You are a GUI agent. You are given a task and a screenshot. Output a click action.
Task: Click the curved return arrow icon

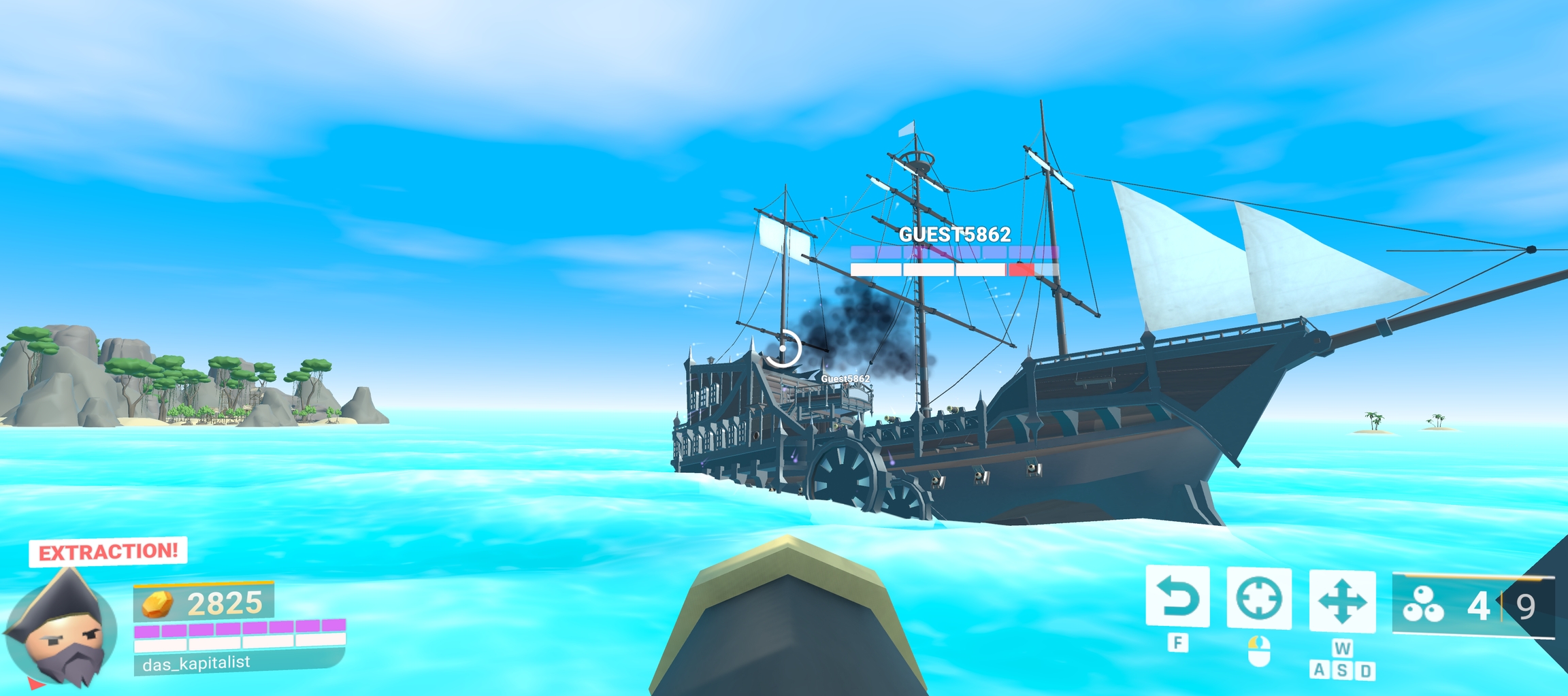click(1177, 597)
